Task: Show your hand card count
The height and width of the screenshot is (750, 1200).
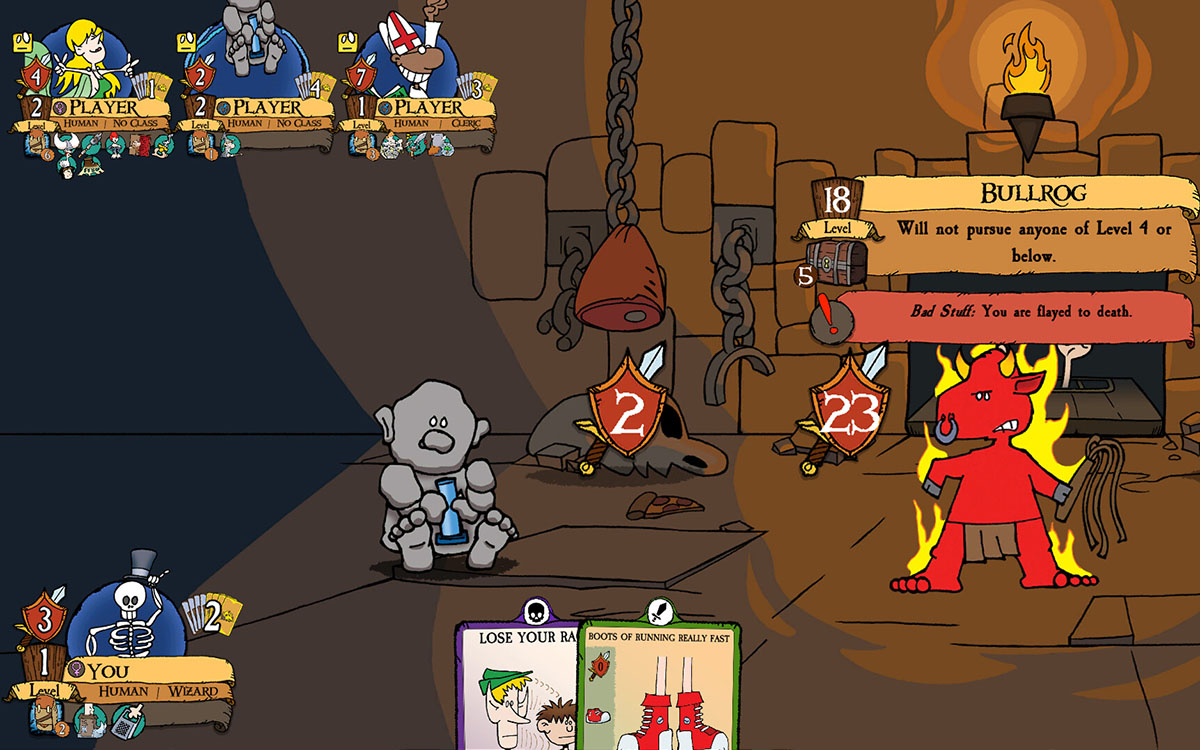Action: click(x=214, y=617)
